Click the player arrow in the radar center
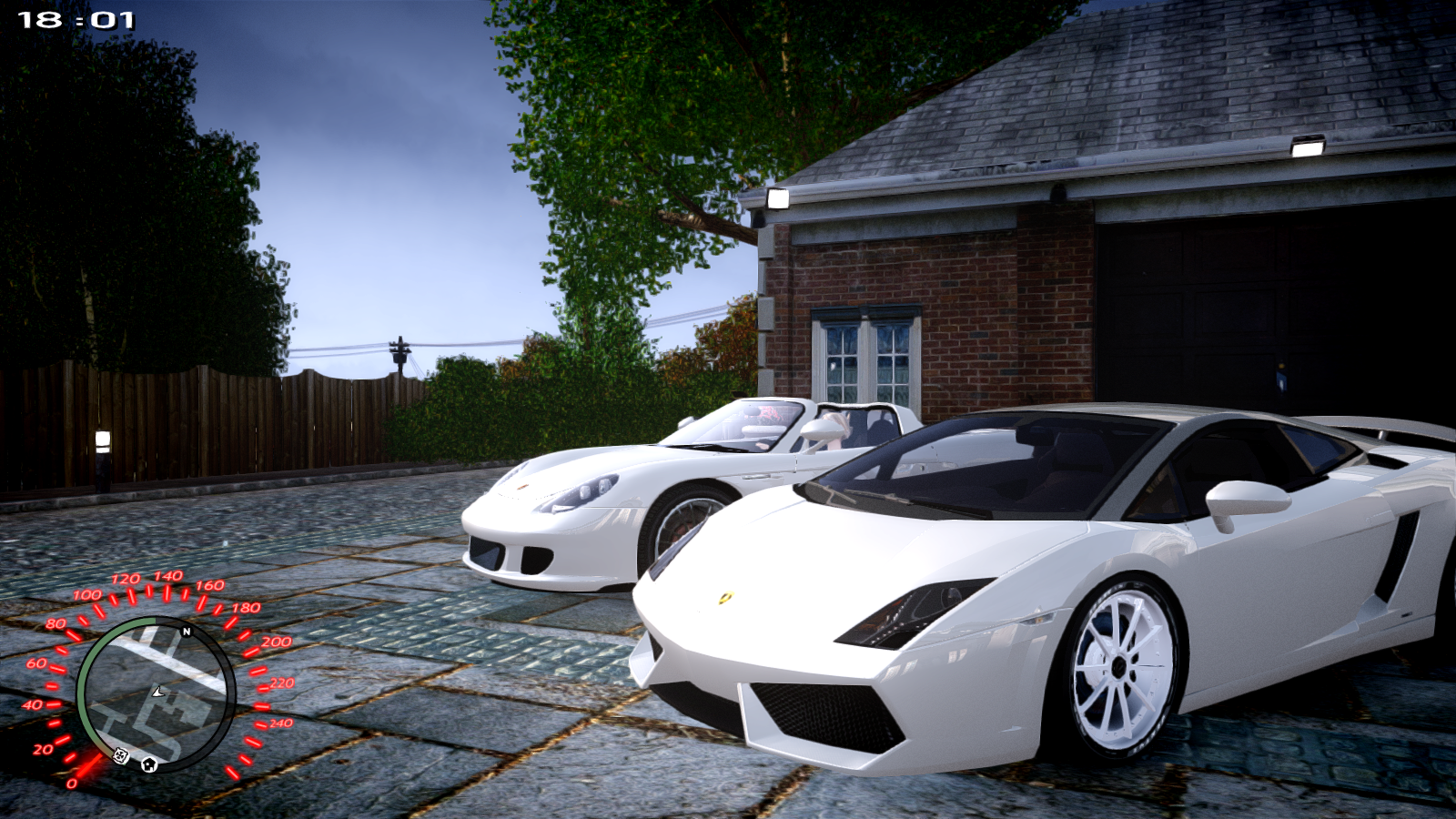 click(x=158, y=693)
